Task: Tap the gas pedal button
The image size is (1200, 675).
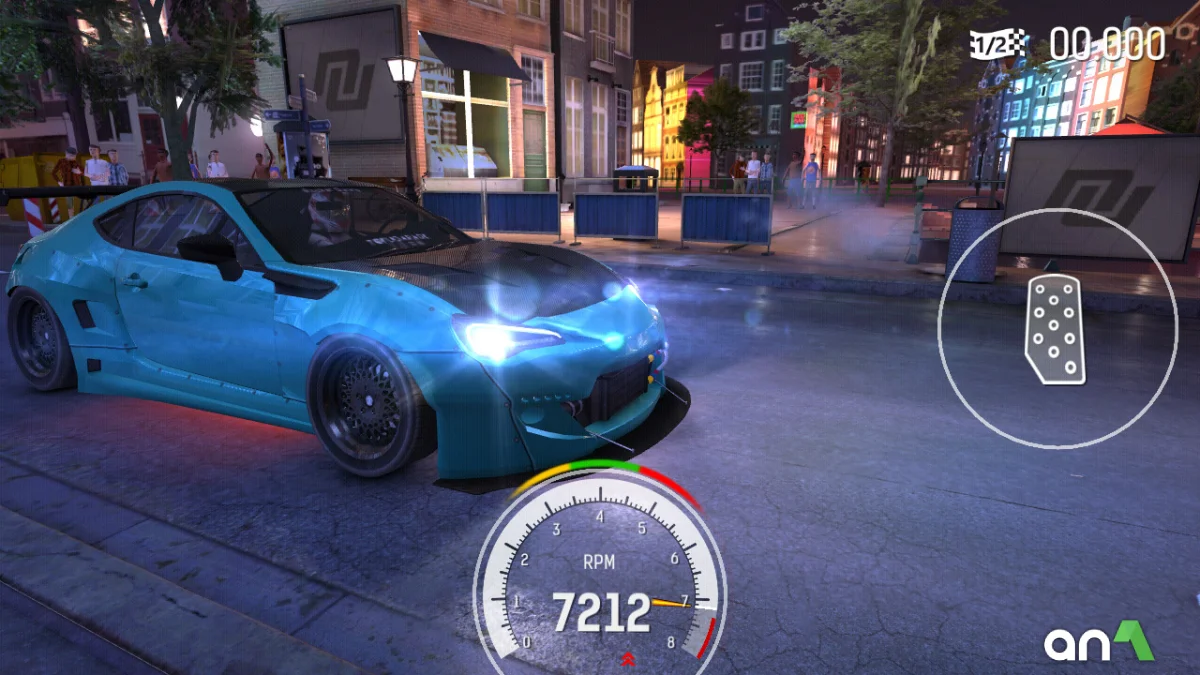Action: [x=1056, y=329]
